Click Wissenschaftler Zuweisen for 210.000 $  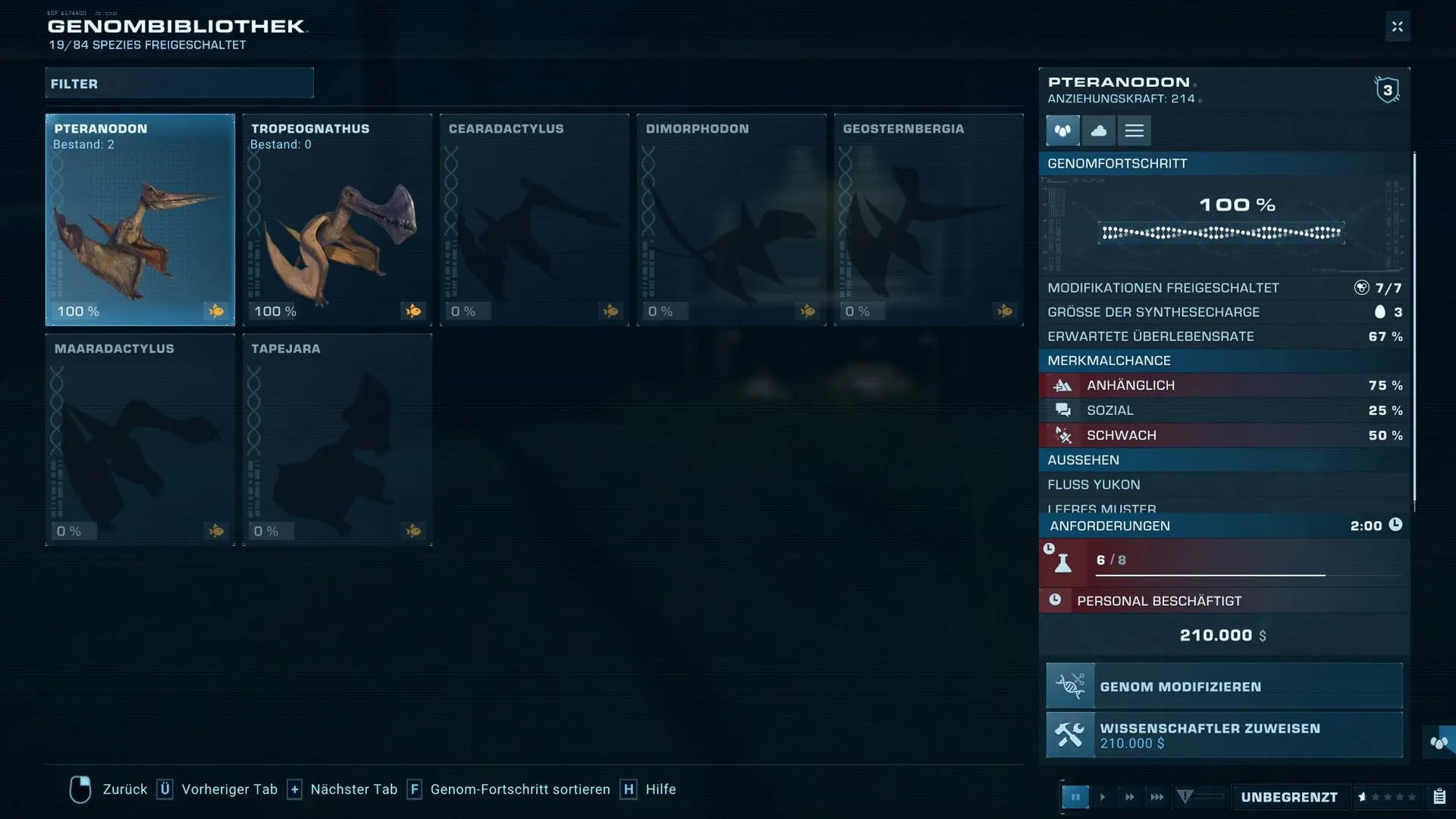click(x=1224, y=735)
